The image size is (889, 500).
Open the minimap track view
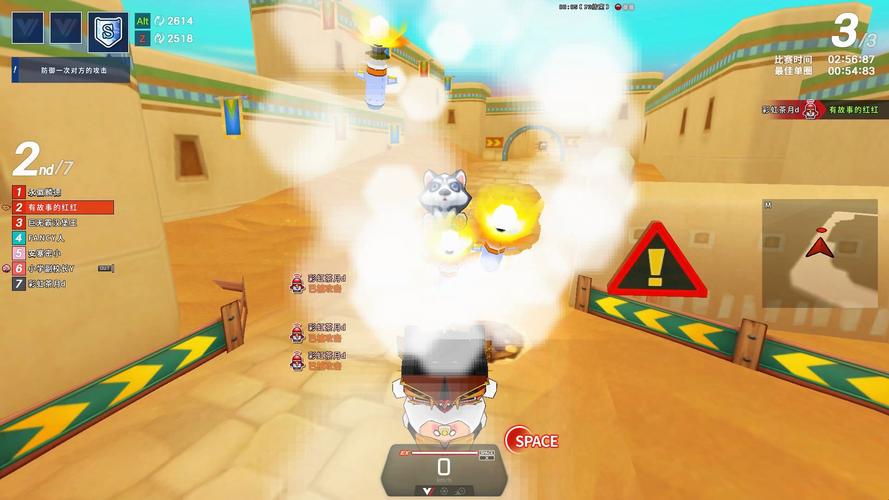coord(819,253)
